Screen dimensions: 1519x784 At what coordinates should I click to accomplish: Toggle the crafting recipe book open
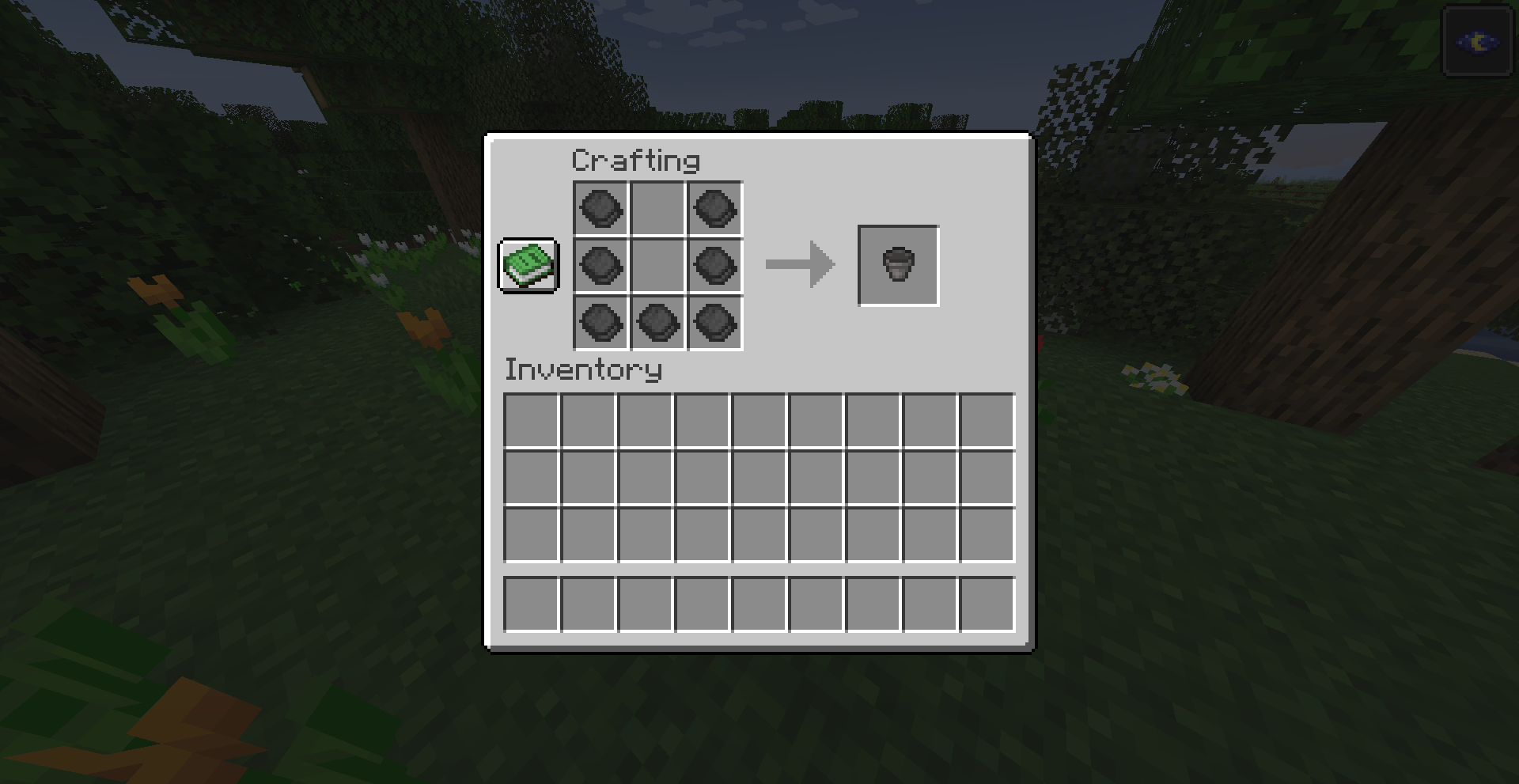coord(527,266)
